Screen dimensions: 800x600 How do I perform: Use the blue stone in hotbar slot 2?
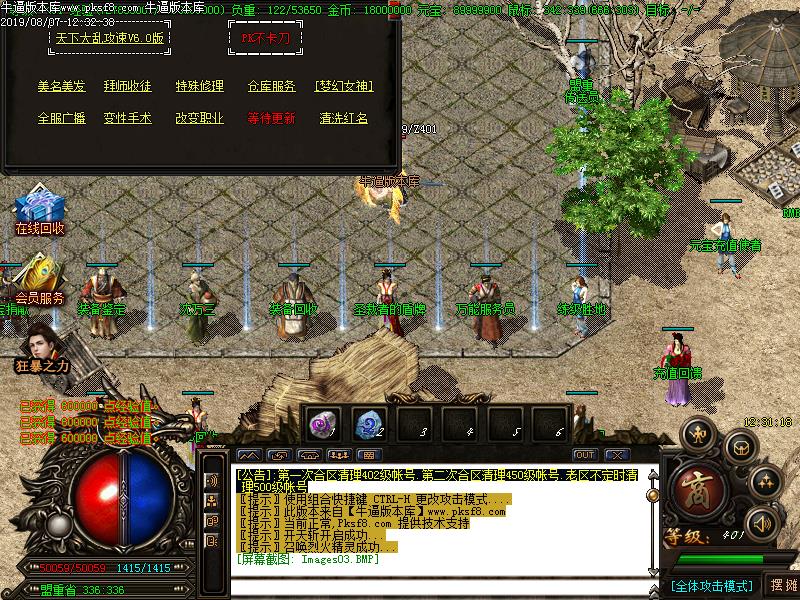coord(369,423)
